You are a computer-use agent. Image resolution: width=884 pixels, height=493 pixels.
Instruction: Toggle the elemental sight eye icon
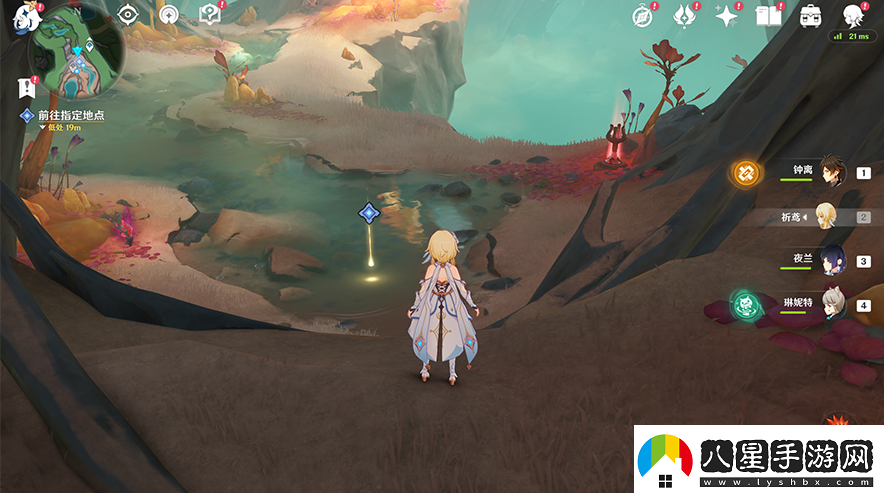pos(127,14)
